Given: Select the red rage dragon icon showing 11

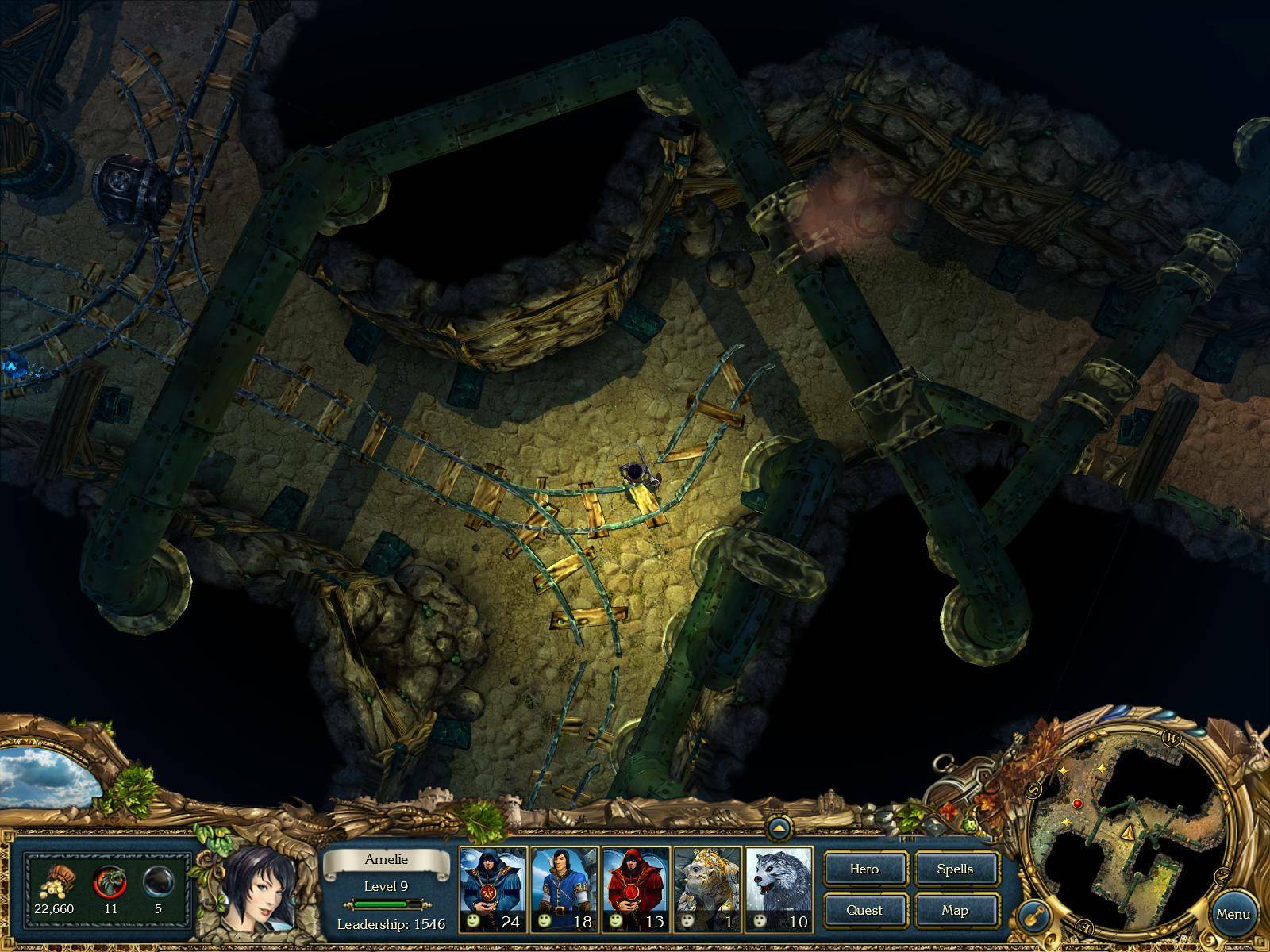Looking at the screenshot, I should tap(110, 881).
